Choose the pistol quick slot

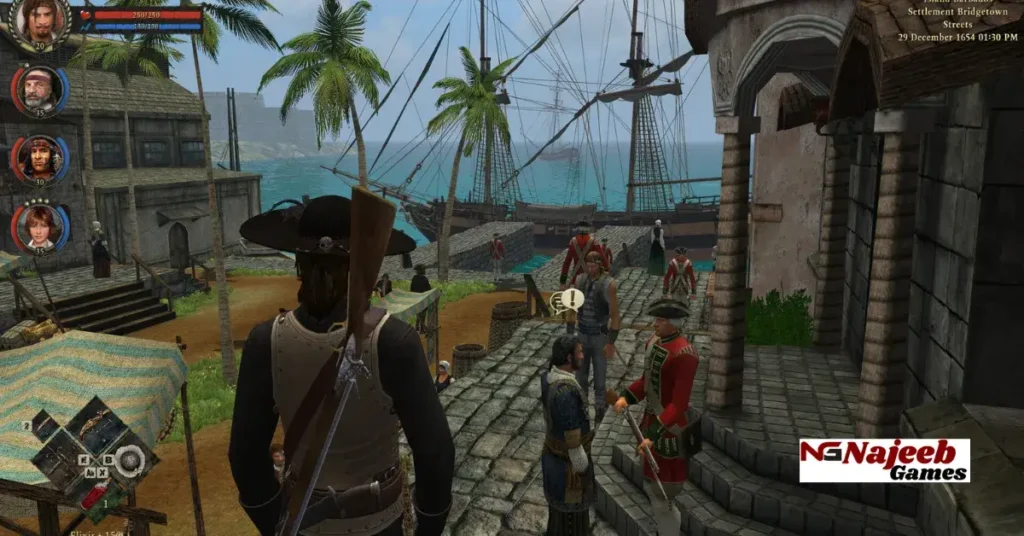tap(56, 460)
